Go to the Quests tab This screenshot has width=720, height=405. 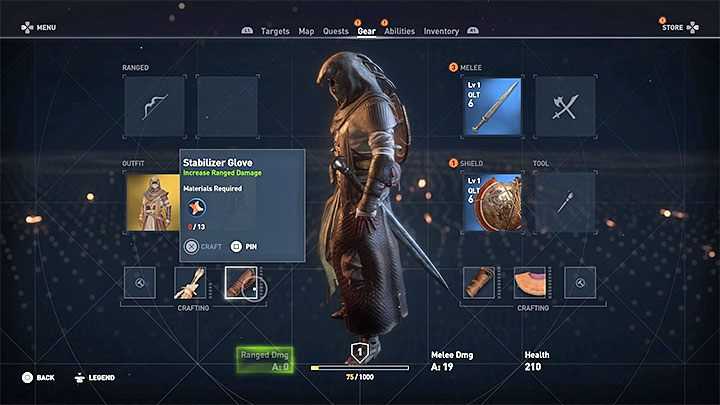point(336,31)
